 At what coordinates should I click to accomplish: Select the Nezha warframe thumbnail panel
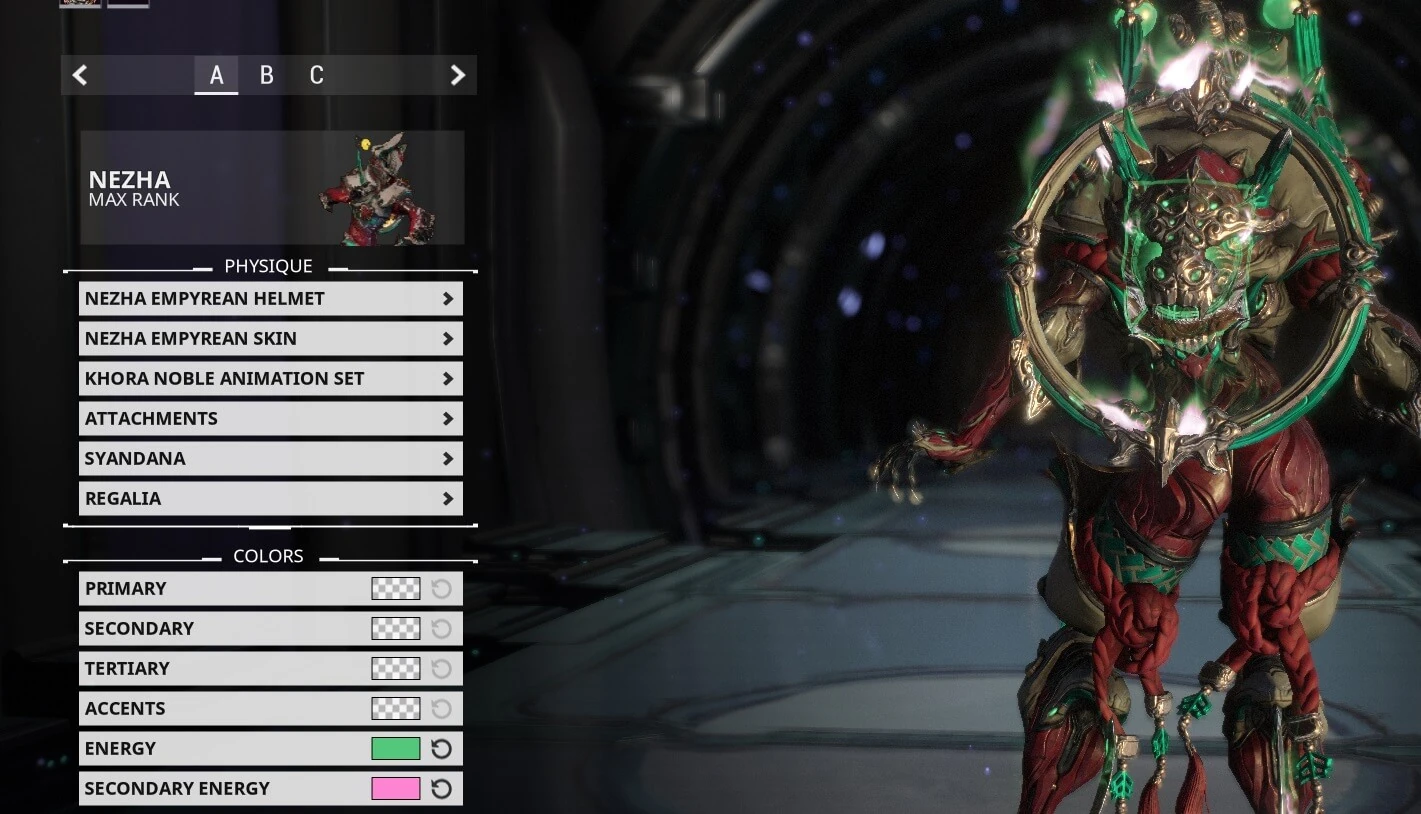pyautogui.click(x=271, y=187)
